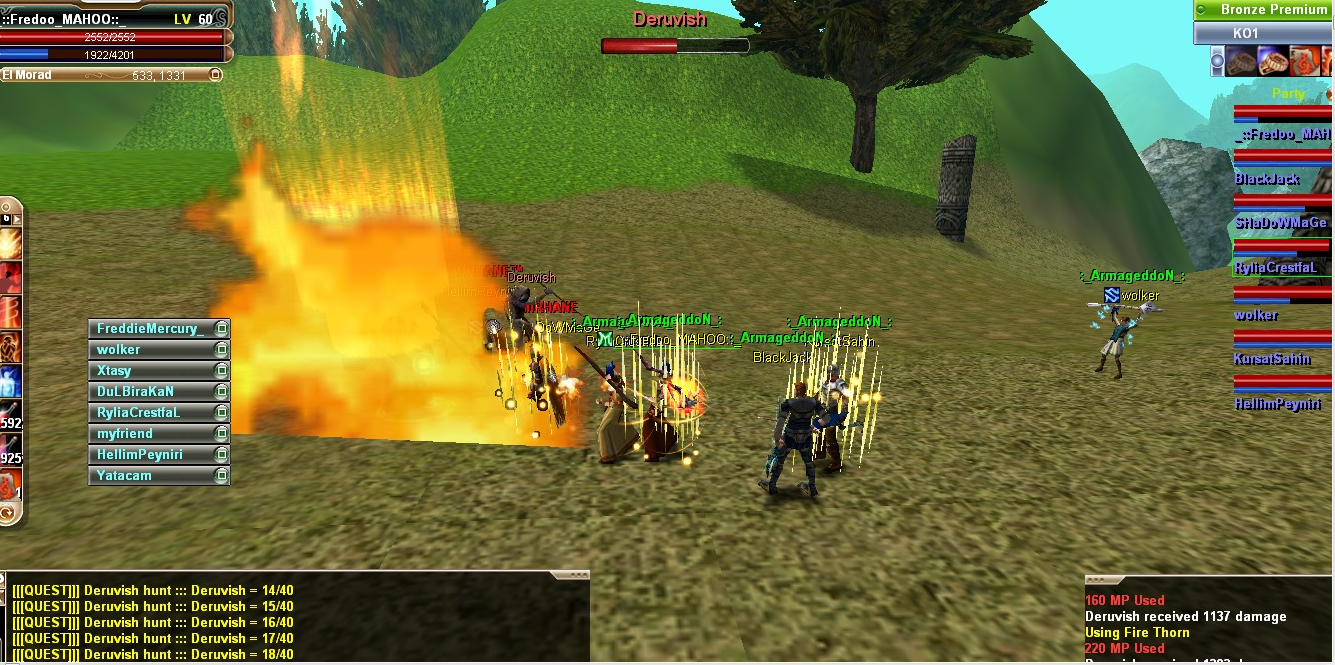Open the myfriend whisper tab
Screen dimensions: 1335x665
tap(150, 434)
